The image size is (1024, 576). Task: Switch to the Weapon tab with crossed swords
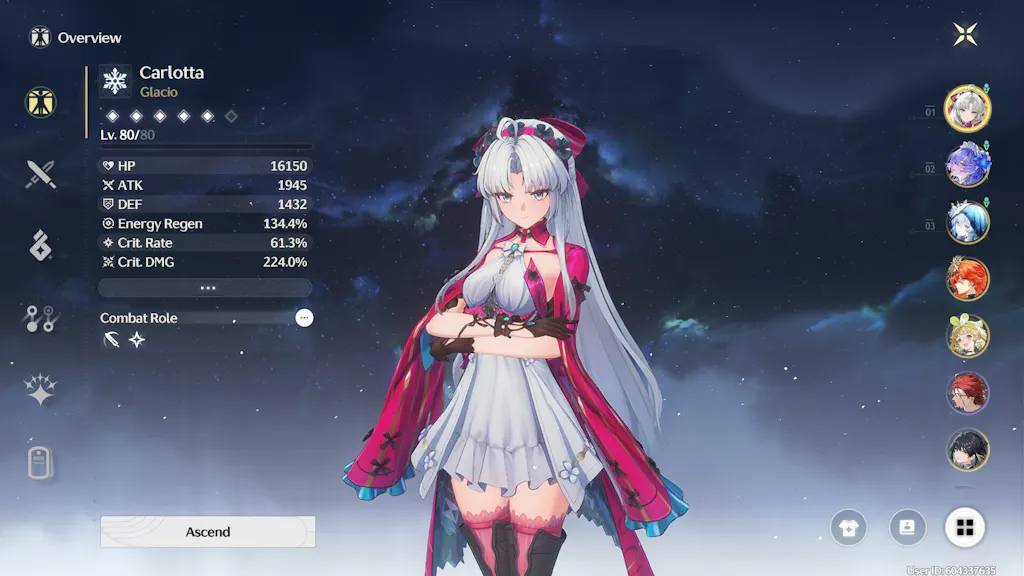(x=41, y=174)
